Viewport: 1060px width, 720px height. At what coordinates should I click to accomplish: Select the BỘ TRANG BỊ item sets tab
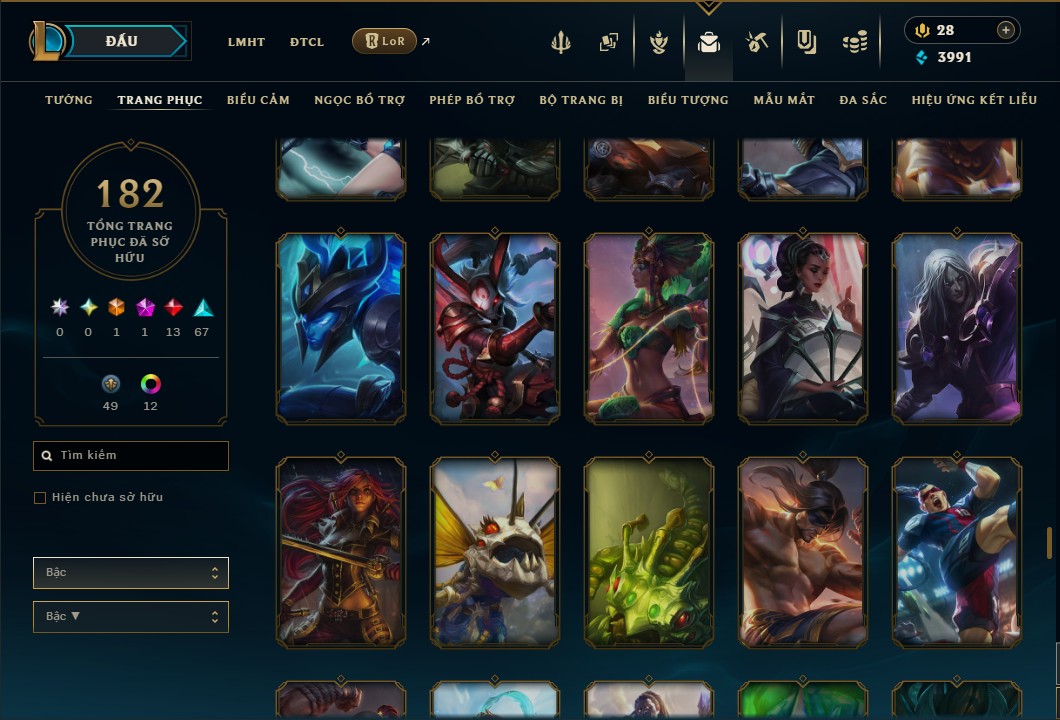(x=581, y=100)
